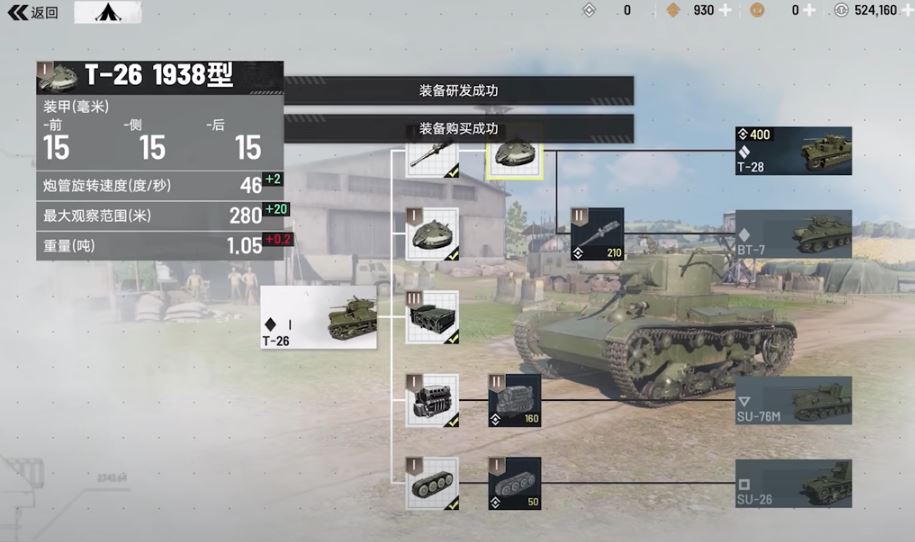This screenshot has width=915, height=542.
Task: Select the gun barrel module icon
Action: [x=432, y=158]
